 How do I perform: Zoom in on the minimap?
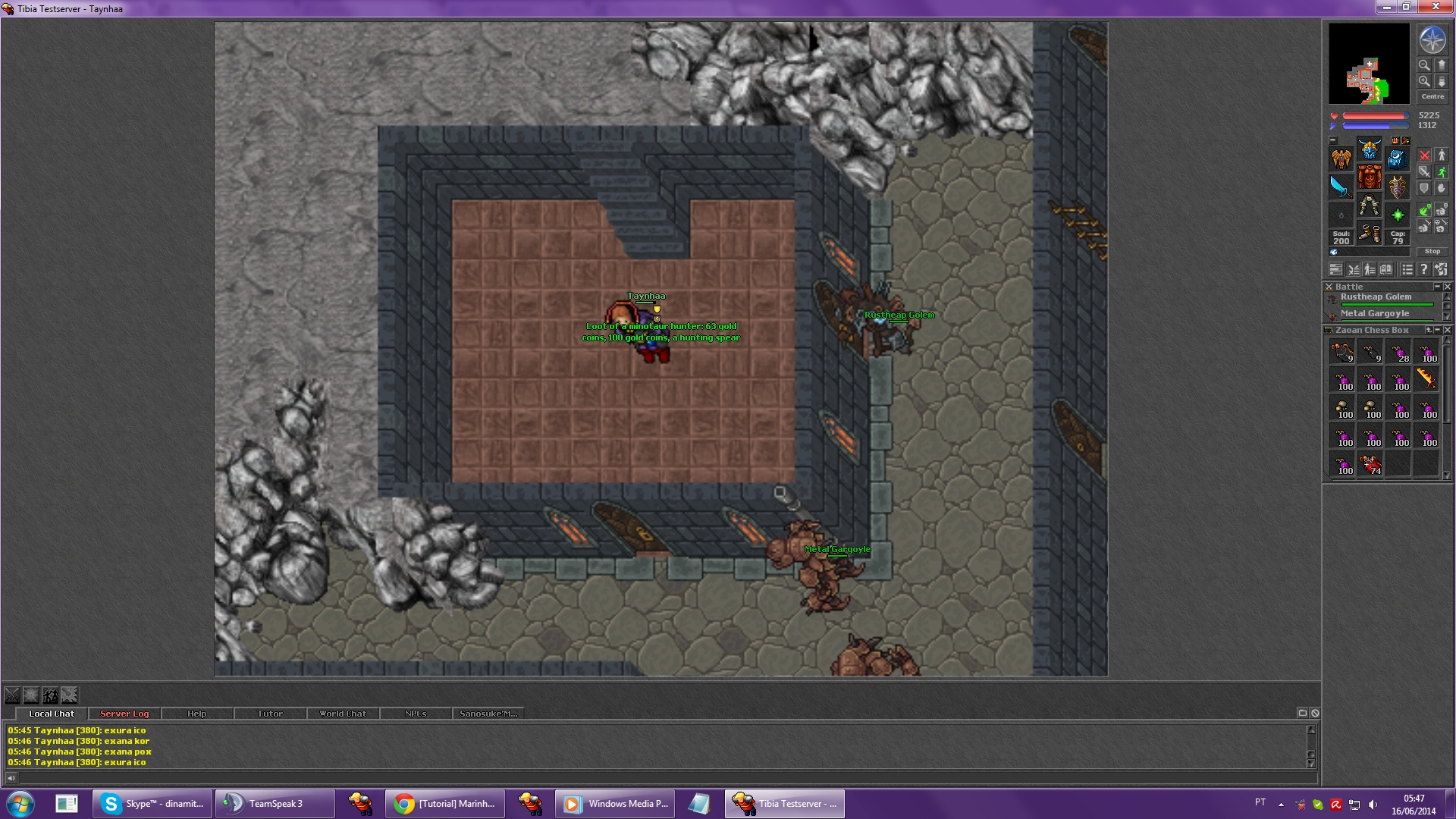(x=1424, y=81)
